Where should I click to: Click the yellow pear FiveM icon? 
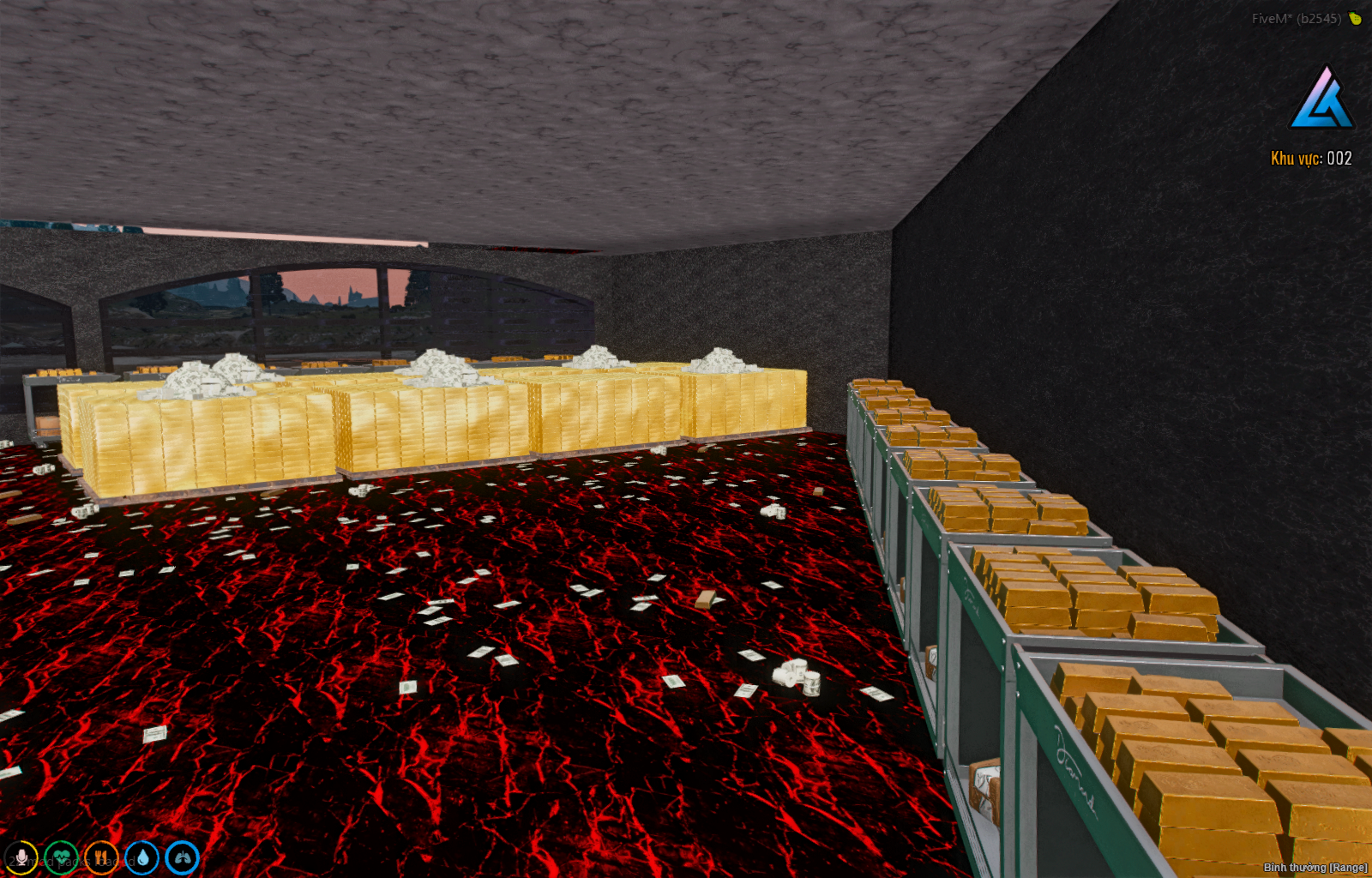coord(1355,18)
